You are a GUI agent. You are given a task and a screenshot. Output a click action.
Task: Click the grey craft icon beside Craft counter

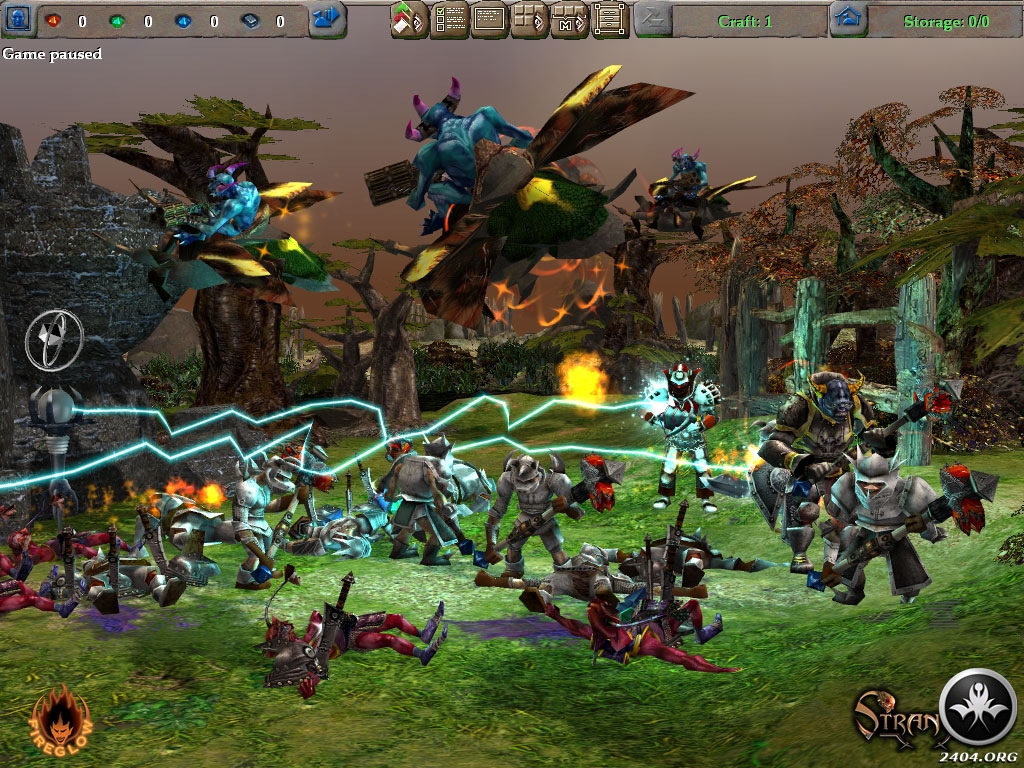click(653, 18)
